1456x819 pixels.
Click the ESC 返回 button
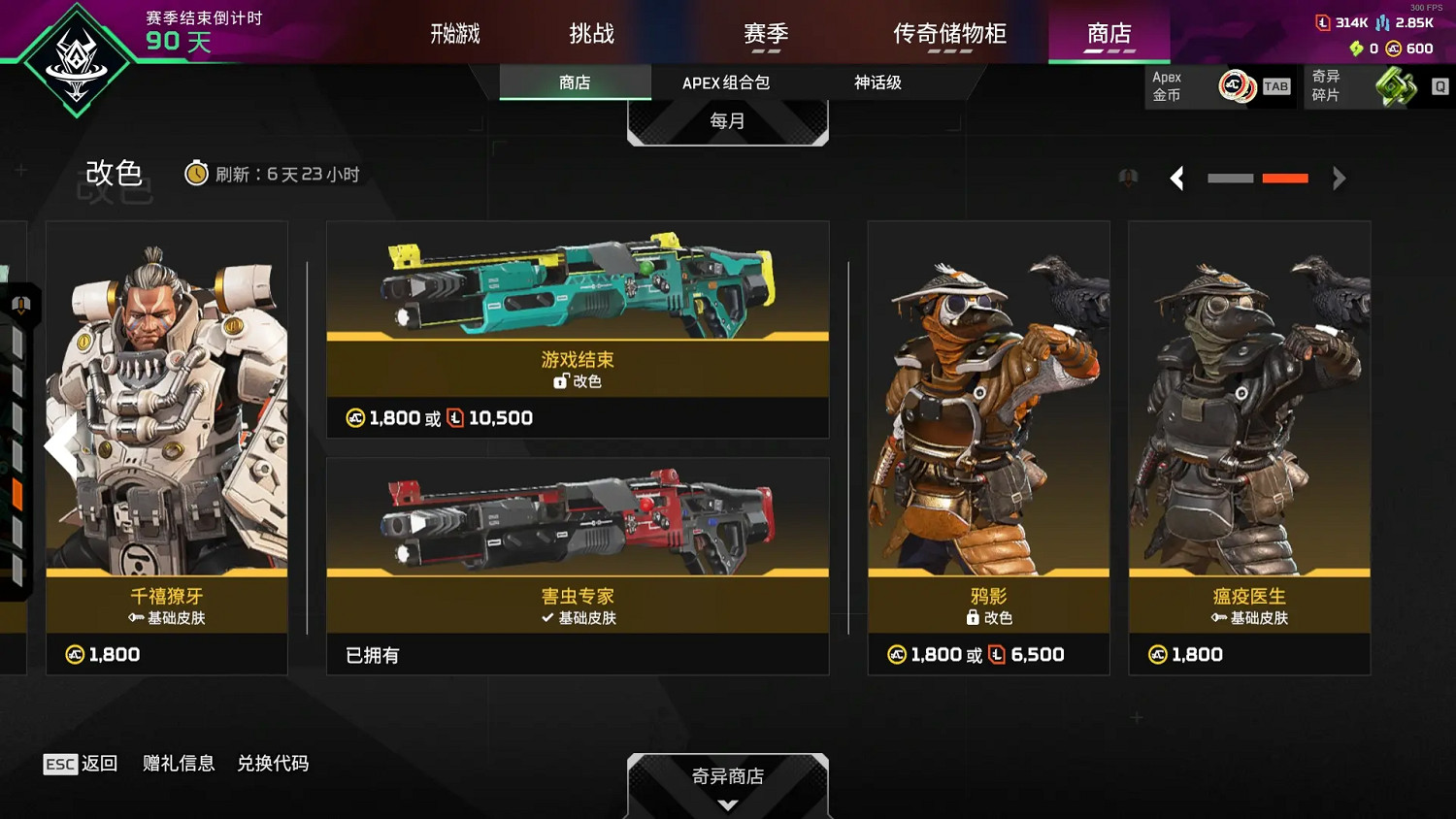click(82, 764)
